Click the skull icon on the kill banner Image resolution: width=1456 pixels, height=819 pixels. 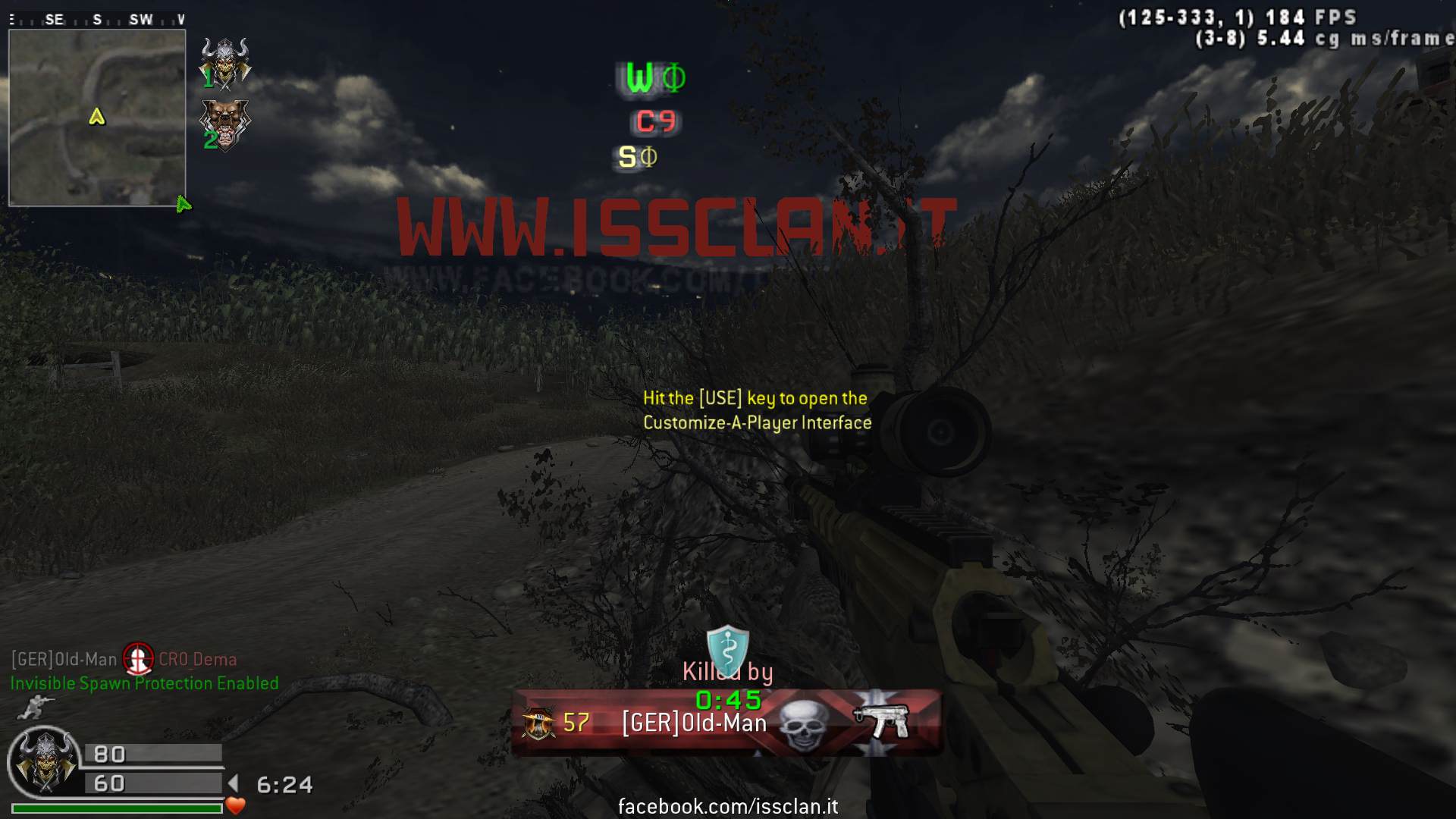[x=802, y=725]
